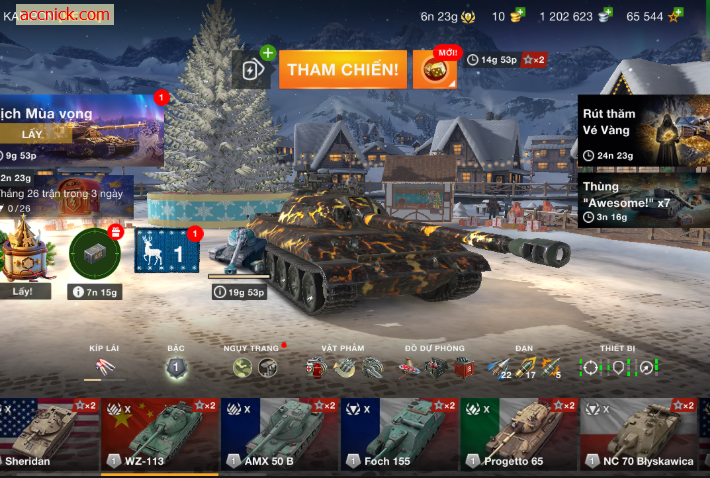Open the ĐẠN ammunition loadout
The image size is (710, 478).
click(524, 367)
